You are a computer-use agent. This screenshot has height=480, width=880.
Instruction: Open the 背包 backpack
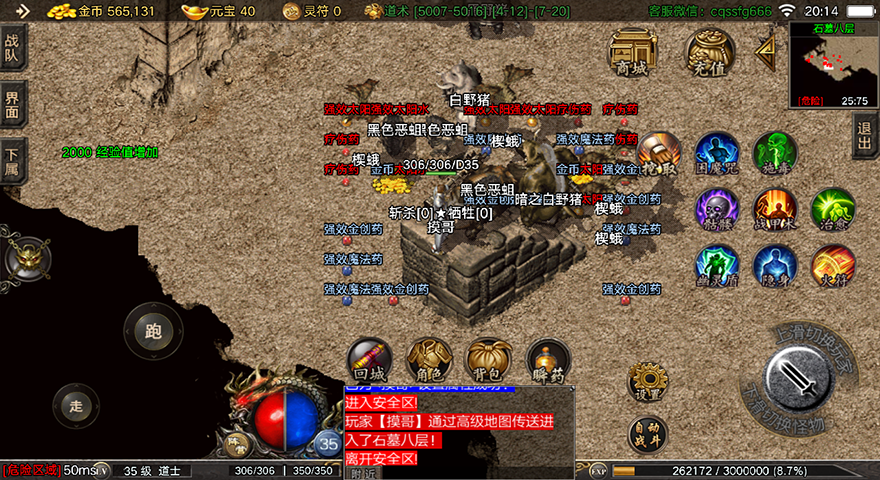(489, 361)
